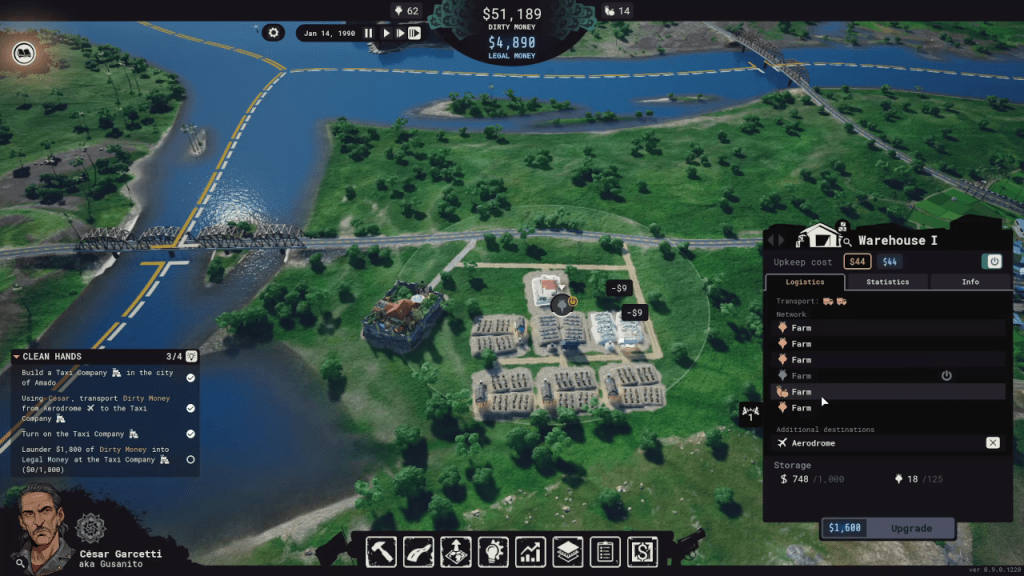Viewport: 1024px width, 576px height.
Task: Open the clipboard task list
Action: pyautogui.click(x=603, y=551)
